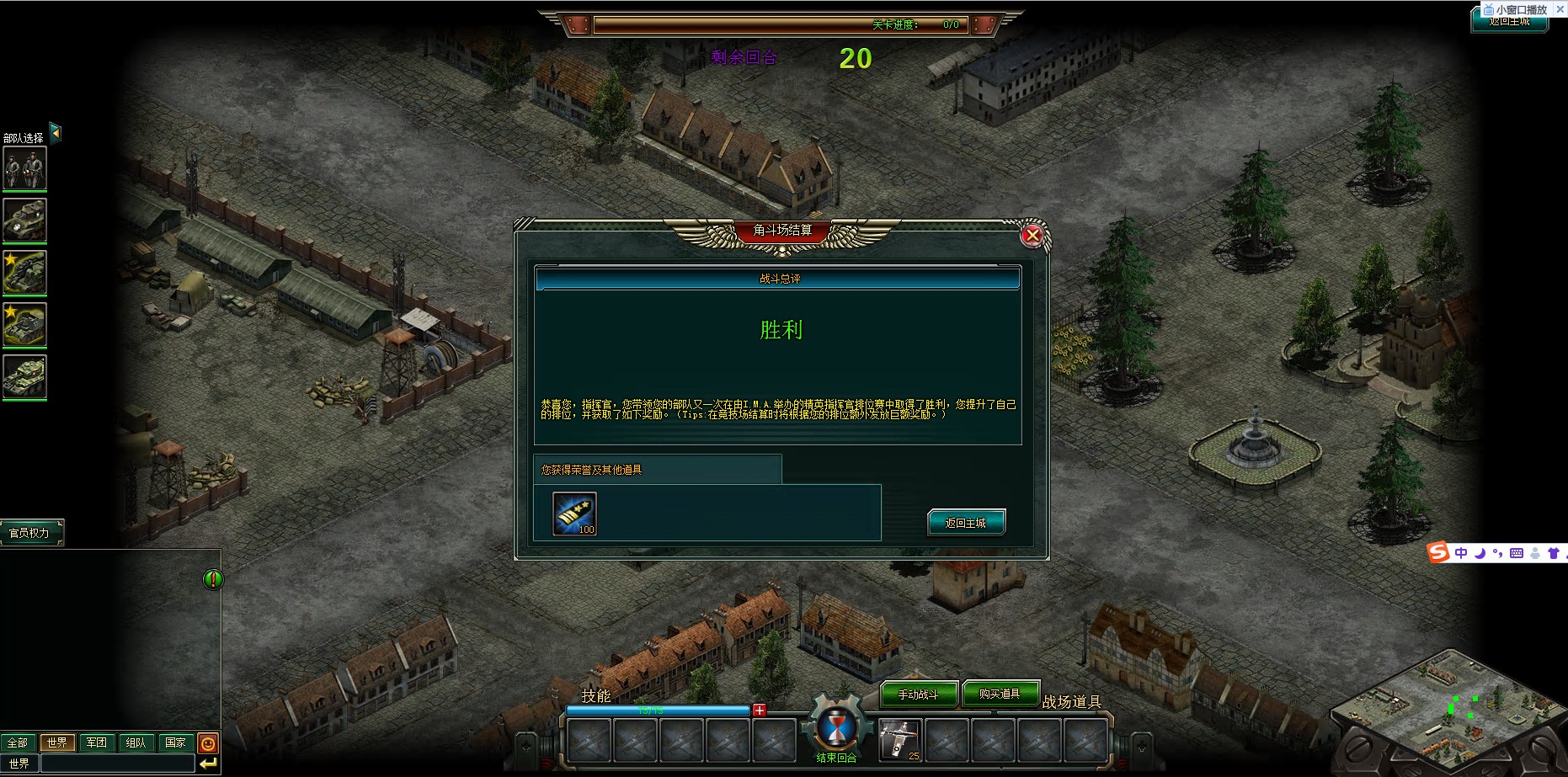Click the red plus beside the skill bar
The image size is (1568, 777).
760,710
